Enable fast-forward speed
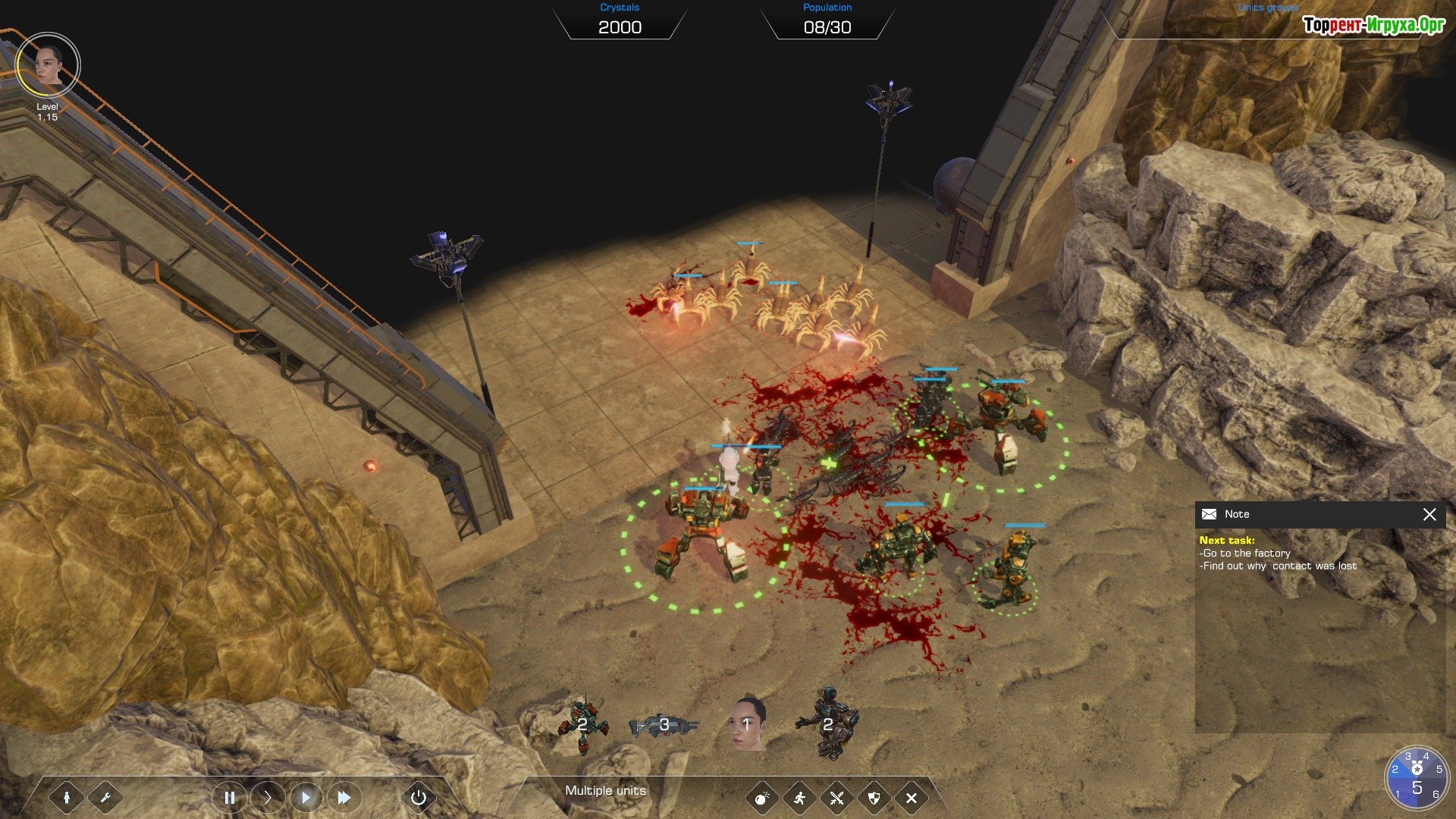 (x=344, y=797)
